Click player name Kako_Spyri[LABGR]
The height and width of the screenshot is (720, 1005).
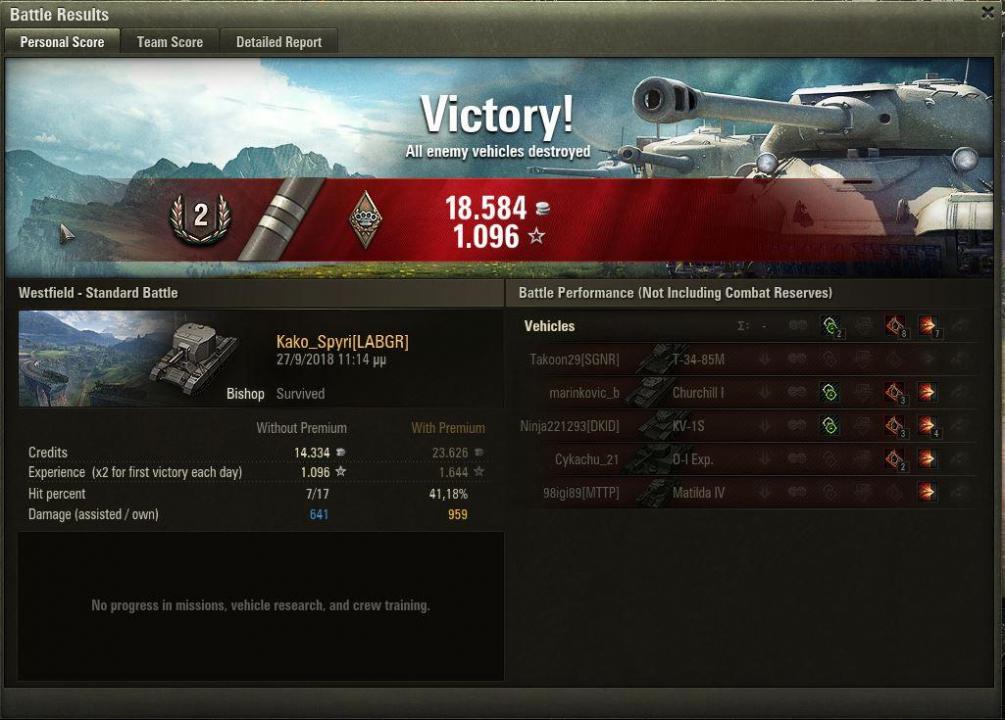tap(342, 342)
